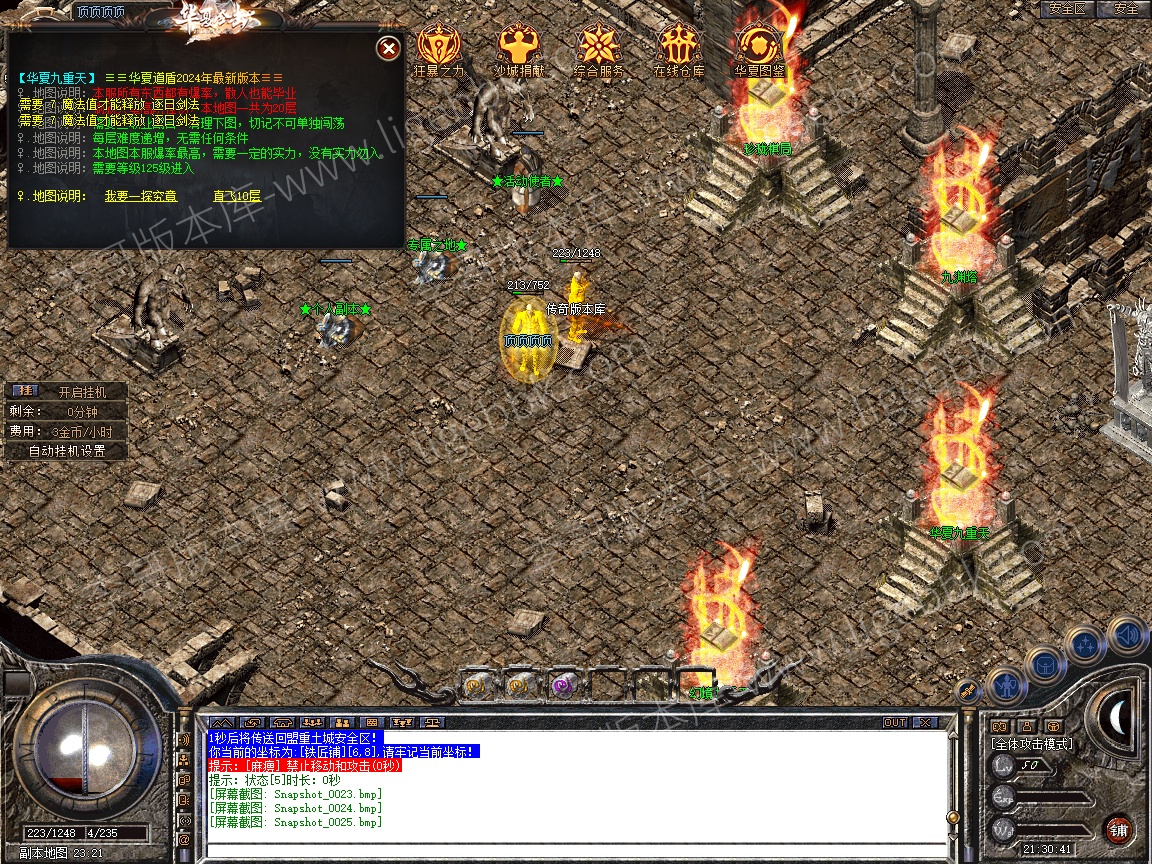
Task: Open the 综合服务 services icon
Action: click(x=598, y=47)
